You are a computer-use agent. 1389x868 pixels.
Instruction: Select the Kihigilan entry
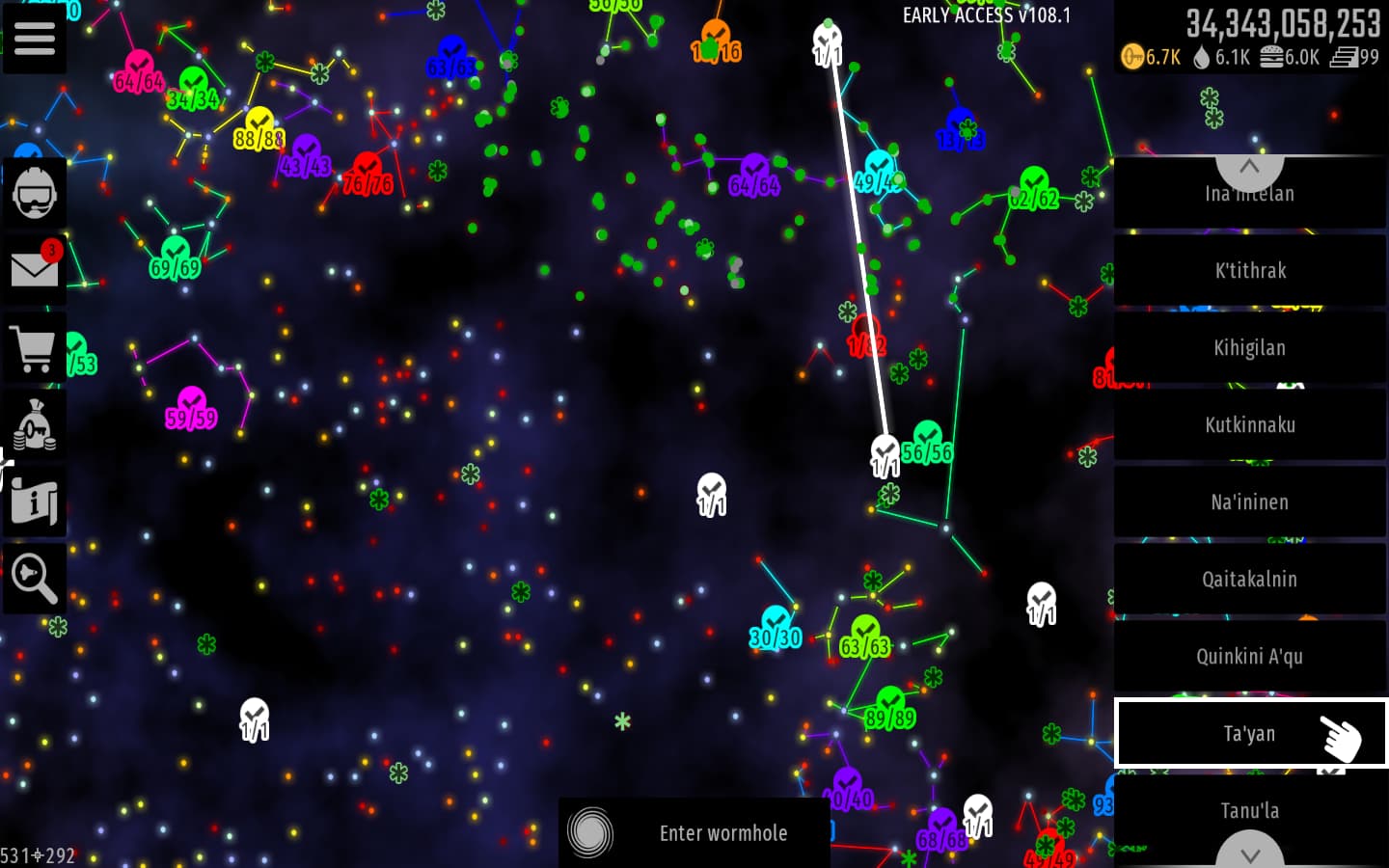click(1249, 348)
